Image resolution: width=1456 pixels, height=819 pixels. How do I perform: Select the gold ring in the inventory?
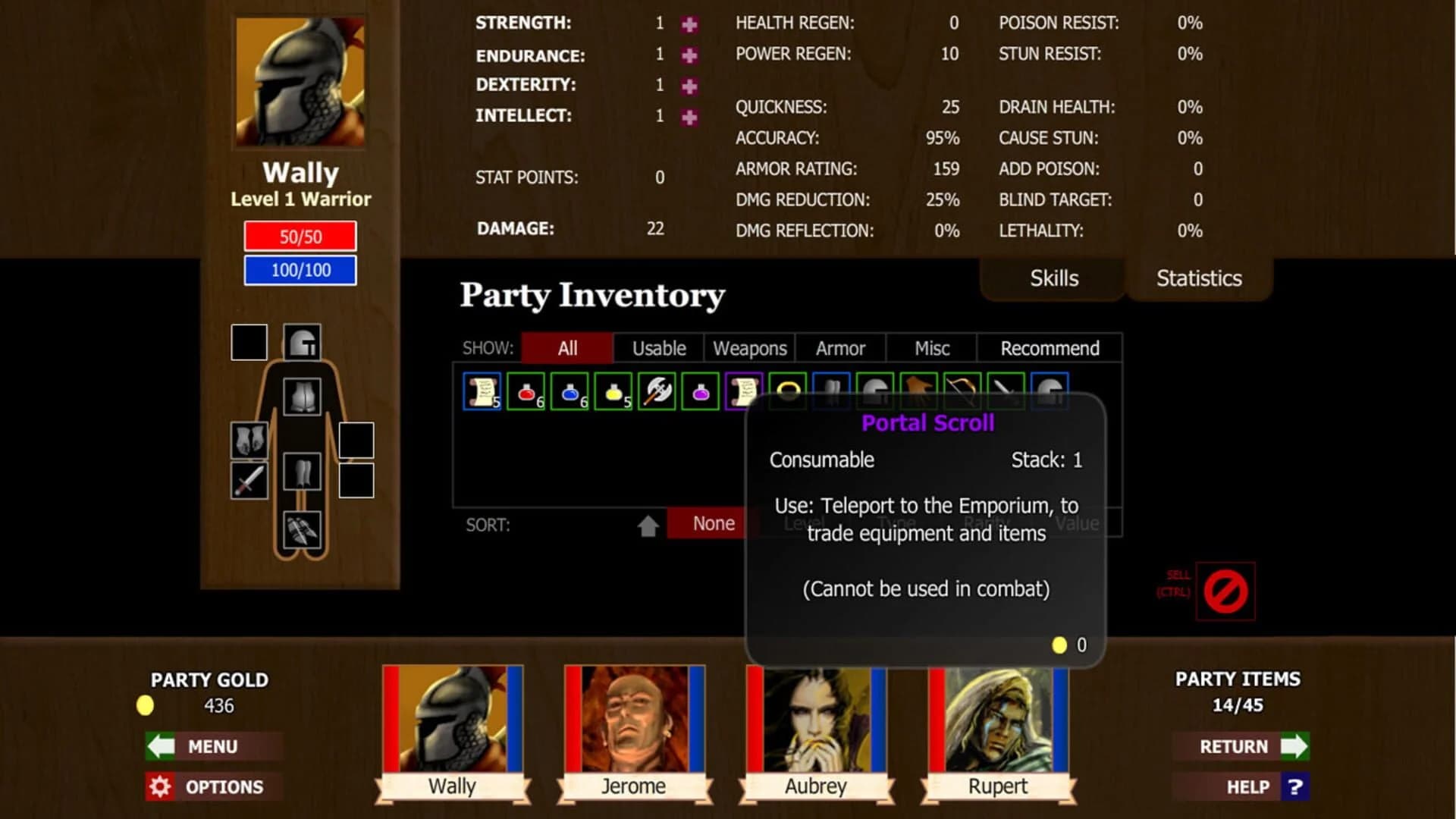coord(787,391)
